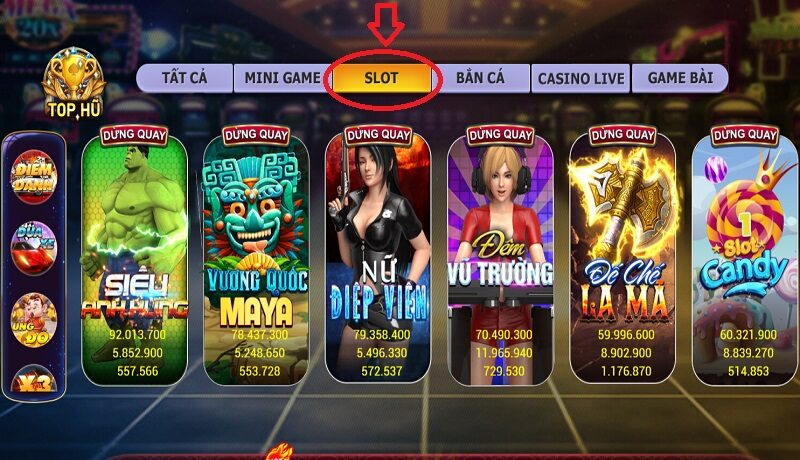Switch to the TẤT CẢ tab

(184, 78)
